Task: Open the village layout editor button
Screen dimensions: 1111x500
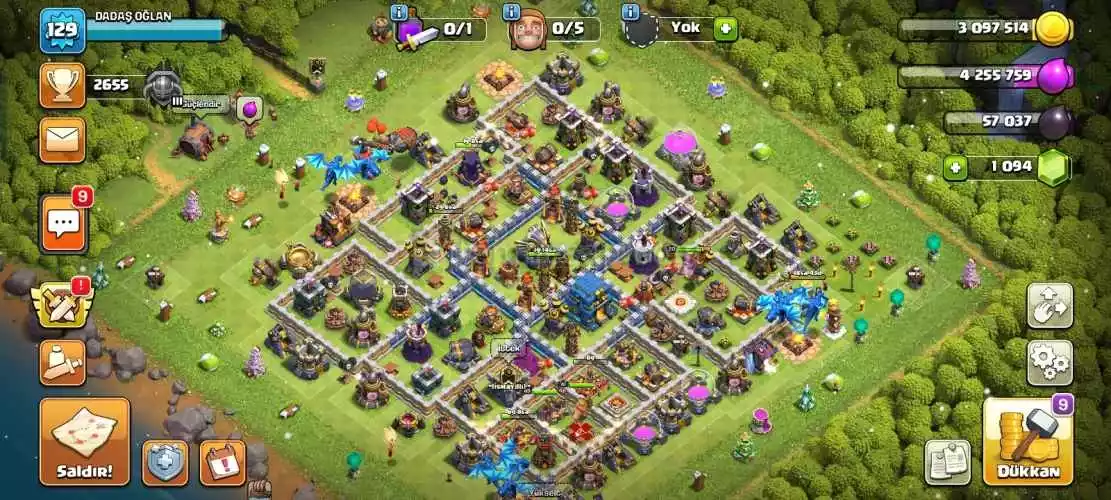Action: click(1049, 306)
